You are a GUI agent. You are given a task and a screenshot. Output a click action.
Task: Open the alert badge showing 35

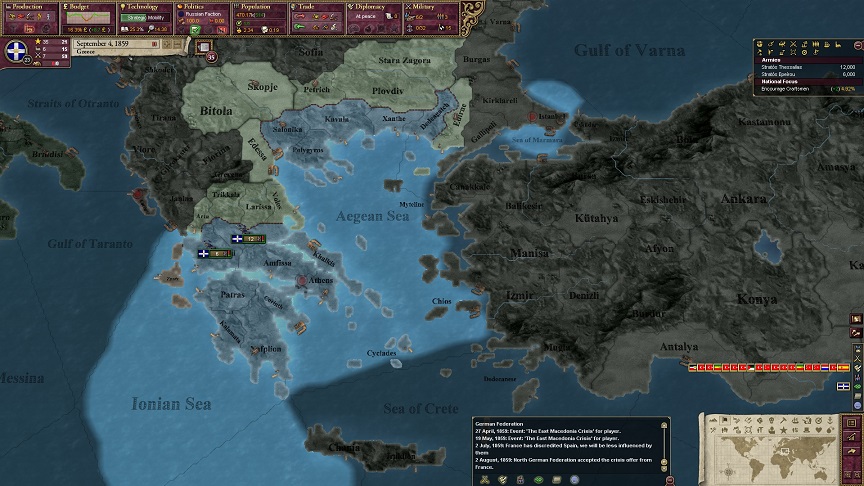click(x=211, y=57)
